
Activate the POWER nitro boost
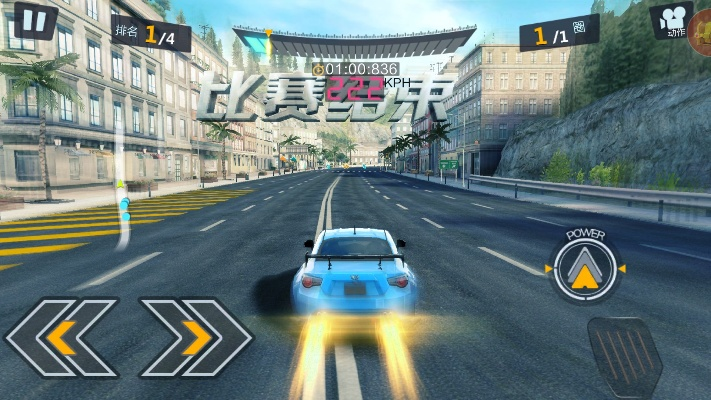pyautogui.click(x=585, y=268)
